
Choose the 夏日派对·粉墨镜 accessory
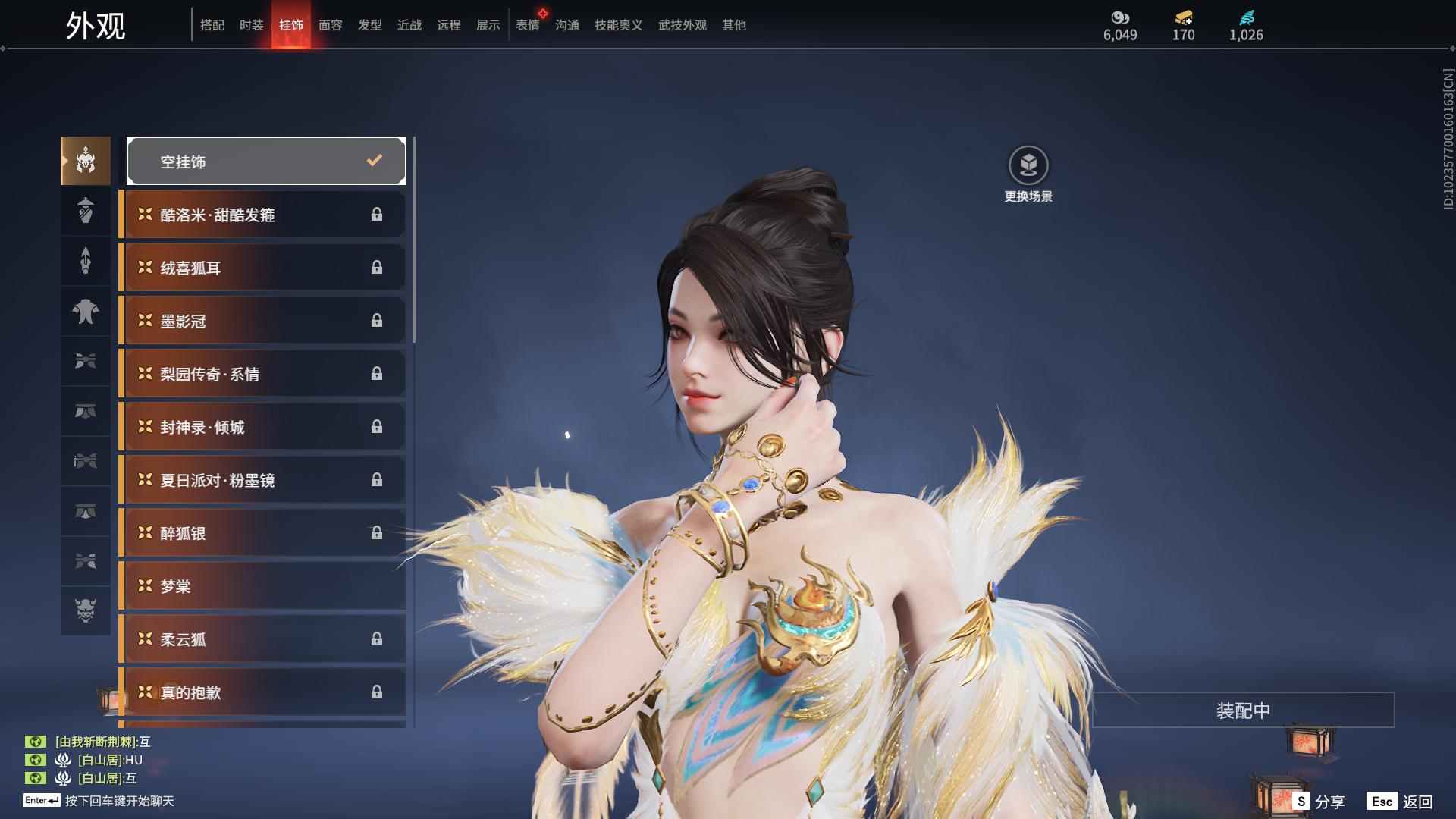(x=263, y=480)
